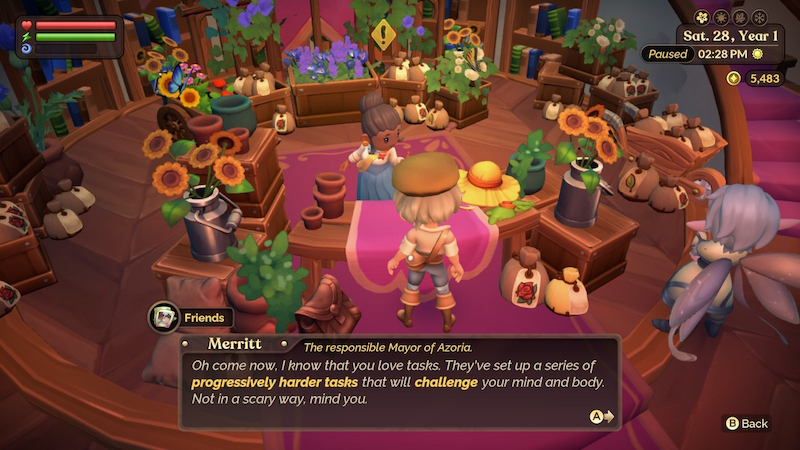Open the Friends panel
Viewport: 800px width, 450px height.
click(x=190, y=318)
